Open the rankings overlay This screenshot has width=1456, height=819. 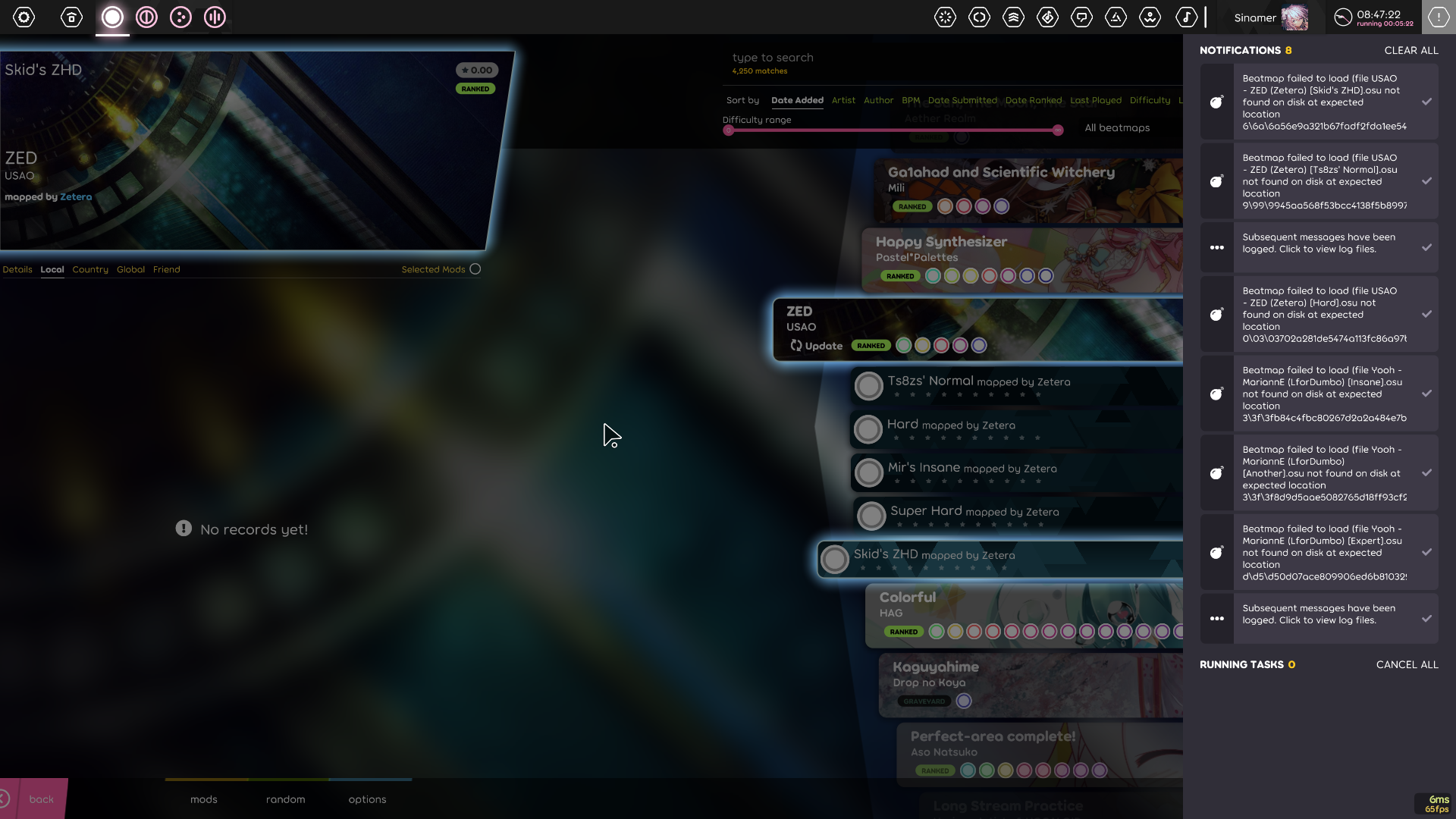(x=1014, y=17)
